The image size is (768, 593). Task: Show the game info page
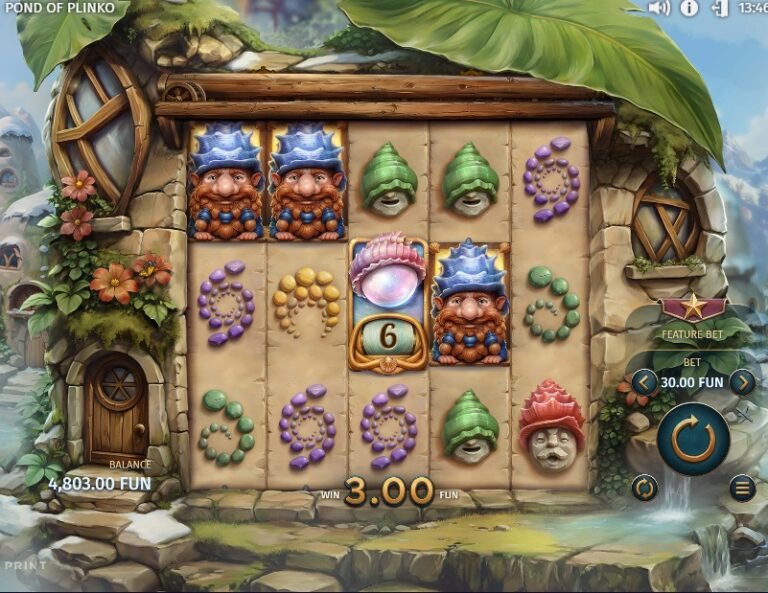[689, 8]
